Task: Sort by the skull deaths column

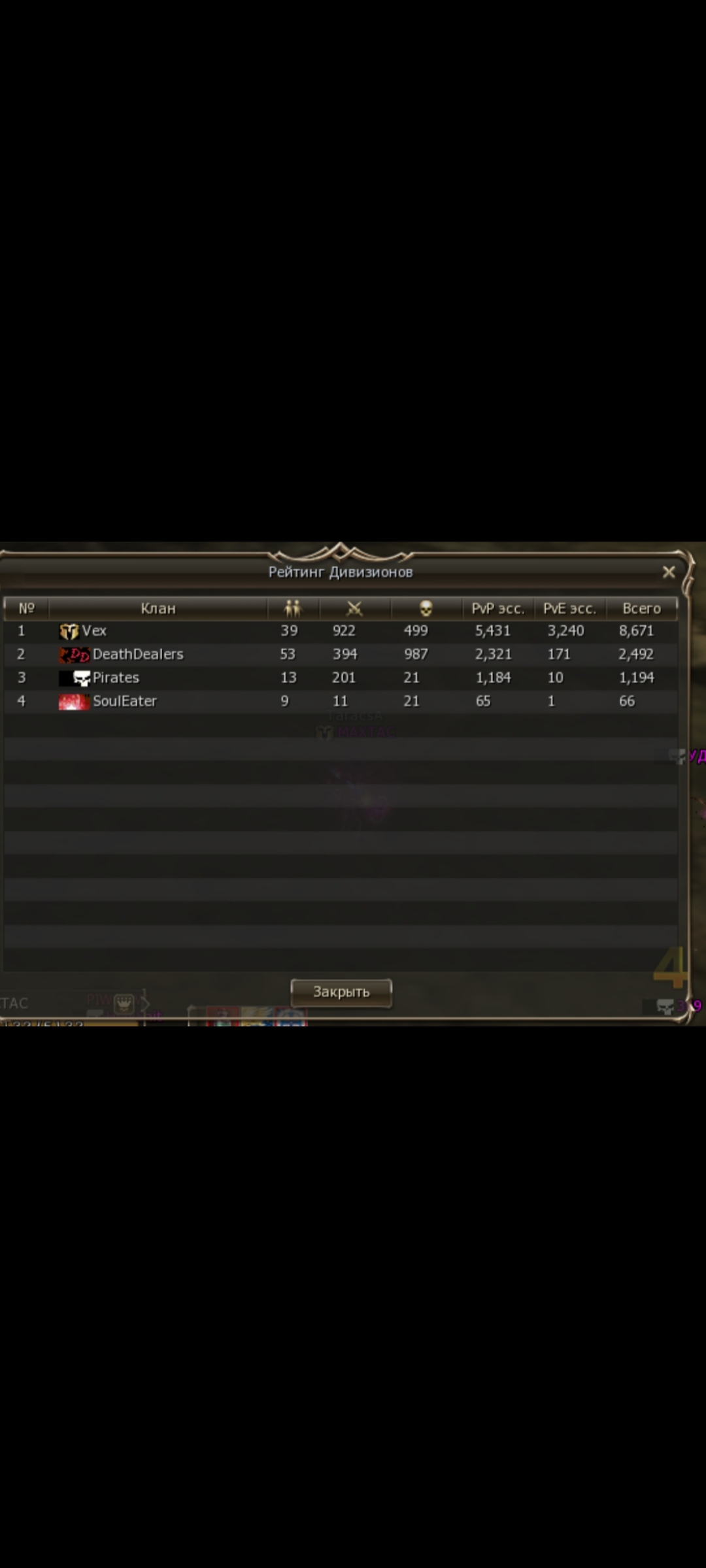Action: [x=426, y=609]
